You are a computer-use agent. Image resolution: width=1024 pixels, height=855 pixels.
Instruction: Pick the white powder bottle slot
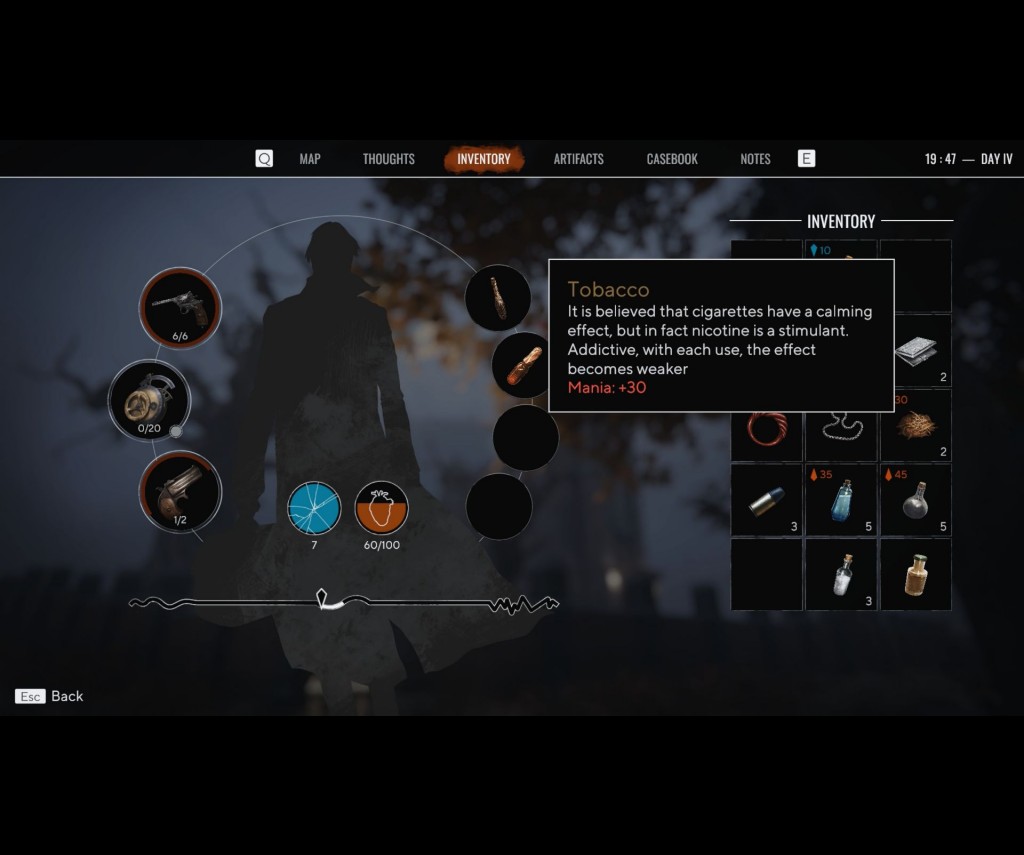click(841, 575)
